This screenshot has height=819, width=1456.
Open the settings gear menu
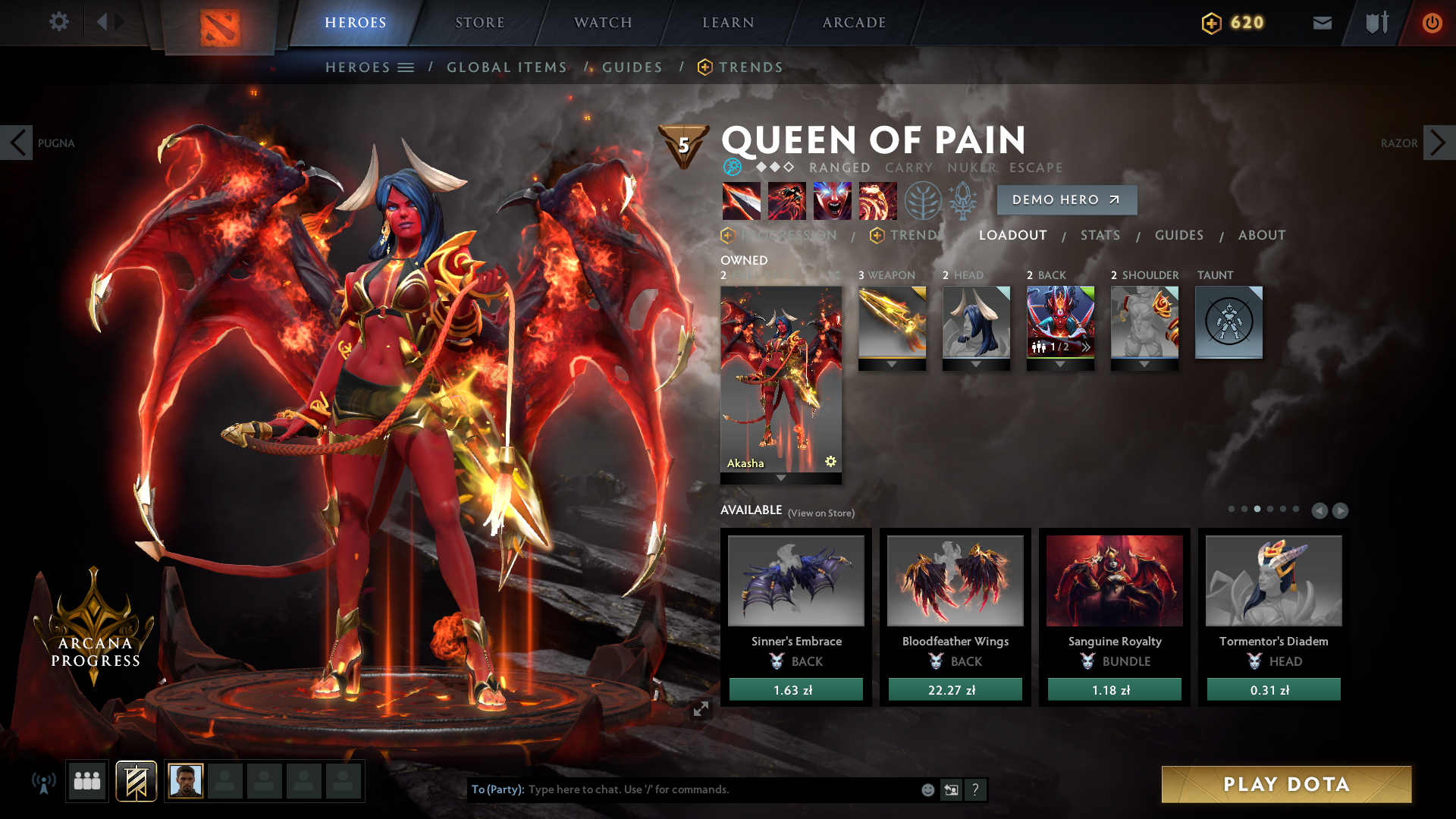58,22
